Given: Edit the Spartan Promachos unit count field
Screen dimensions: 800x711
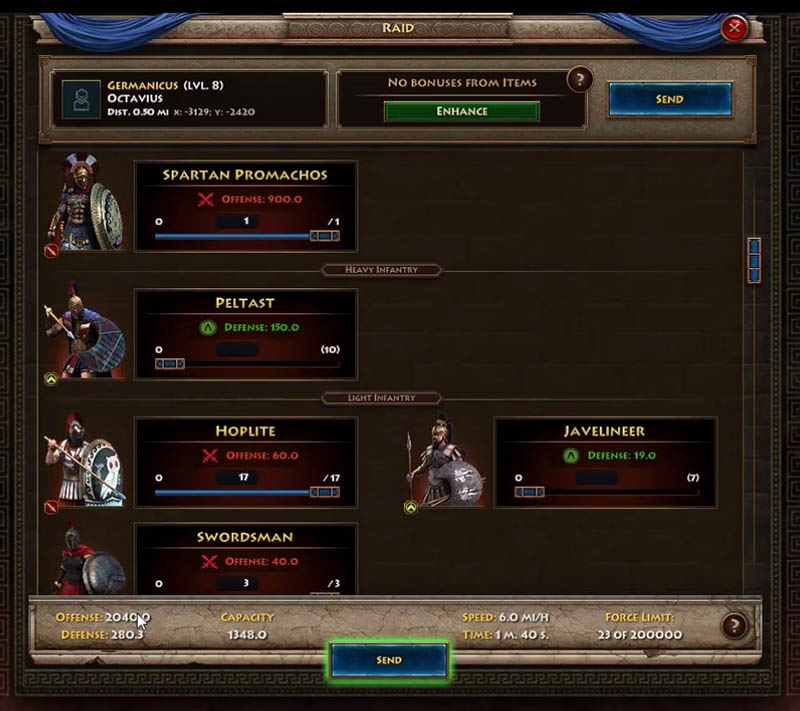Looking at the screenshot, I should [237, 221].
